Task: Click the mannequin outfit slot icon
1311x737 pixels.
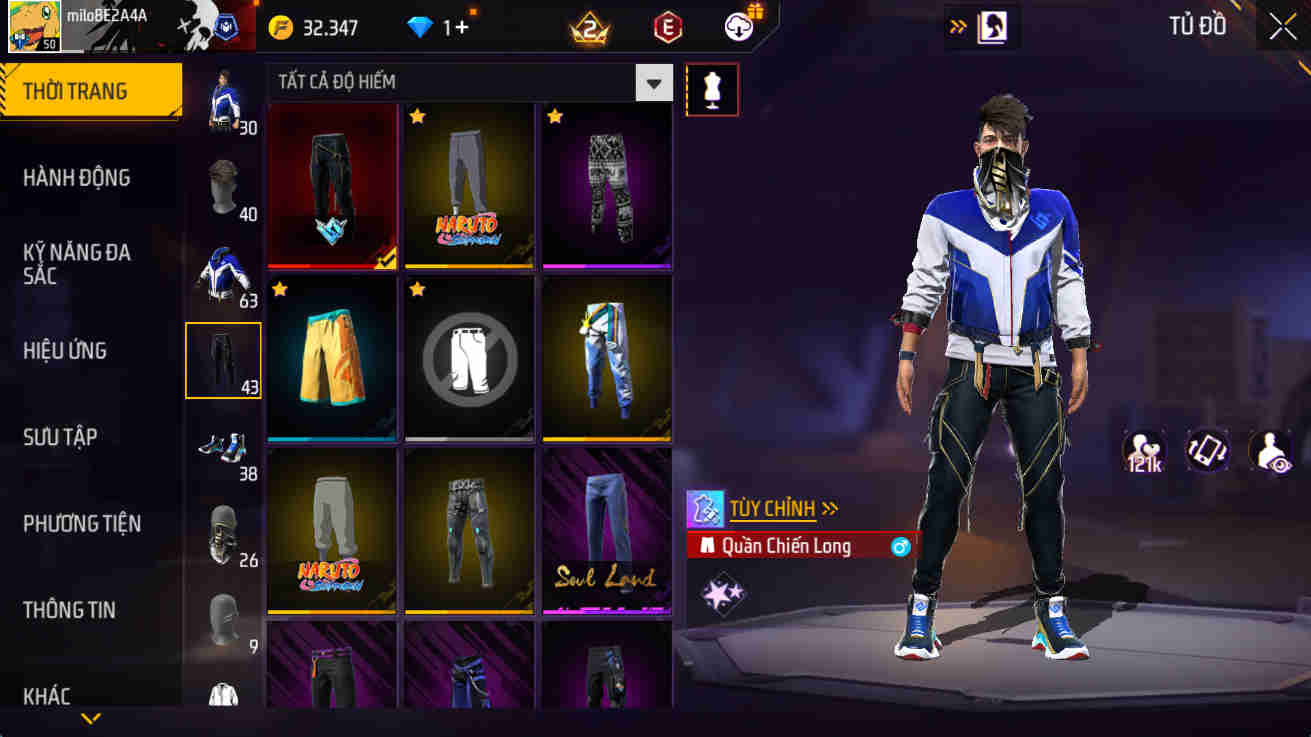Action: point(712,89)
